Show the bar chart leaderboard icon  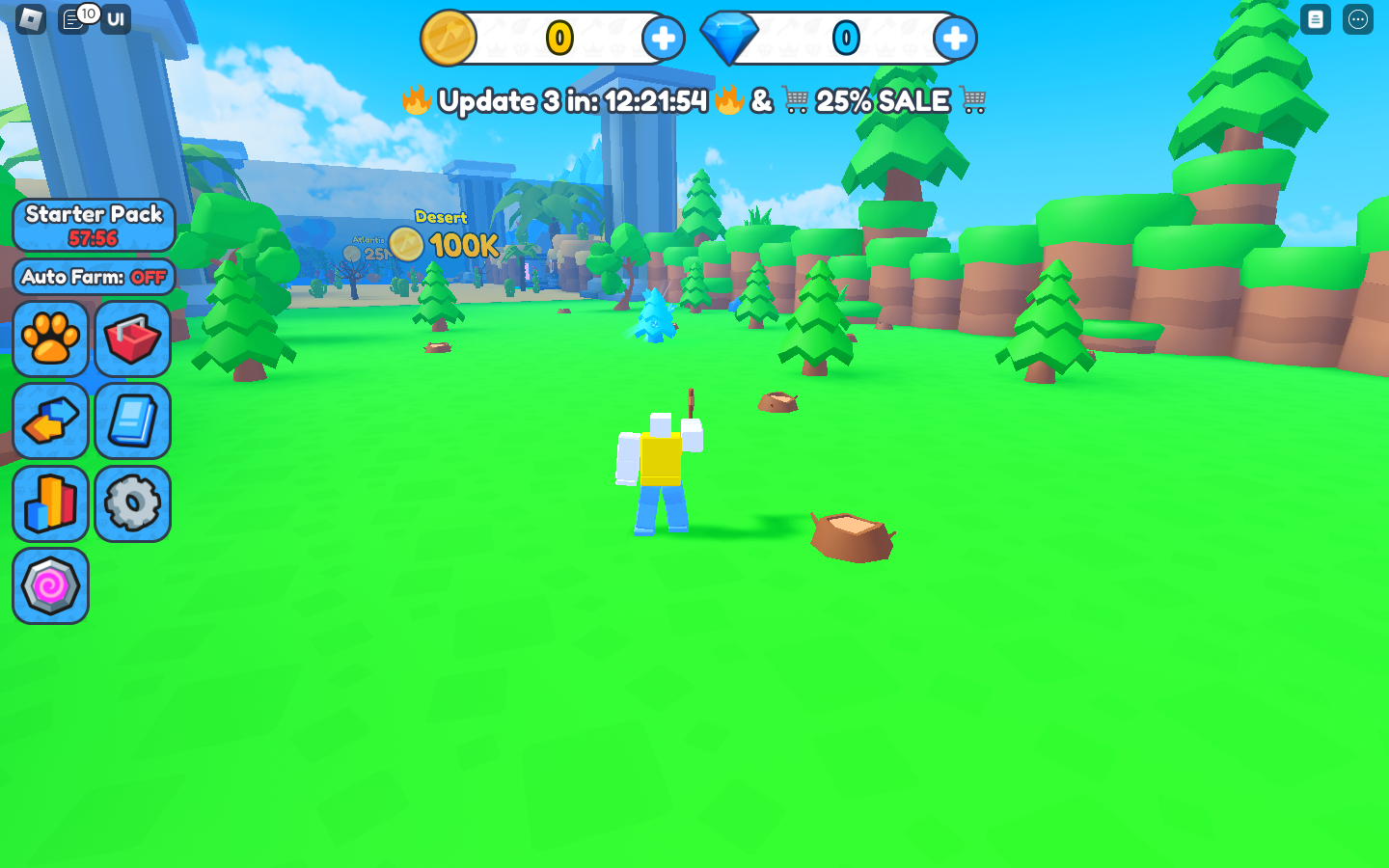point(51,503)
